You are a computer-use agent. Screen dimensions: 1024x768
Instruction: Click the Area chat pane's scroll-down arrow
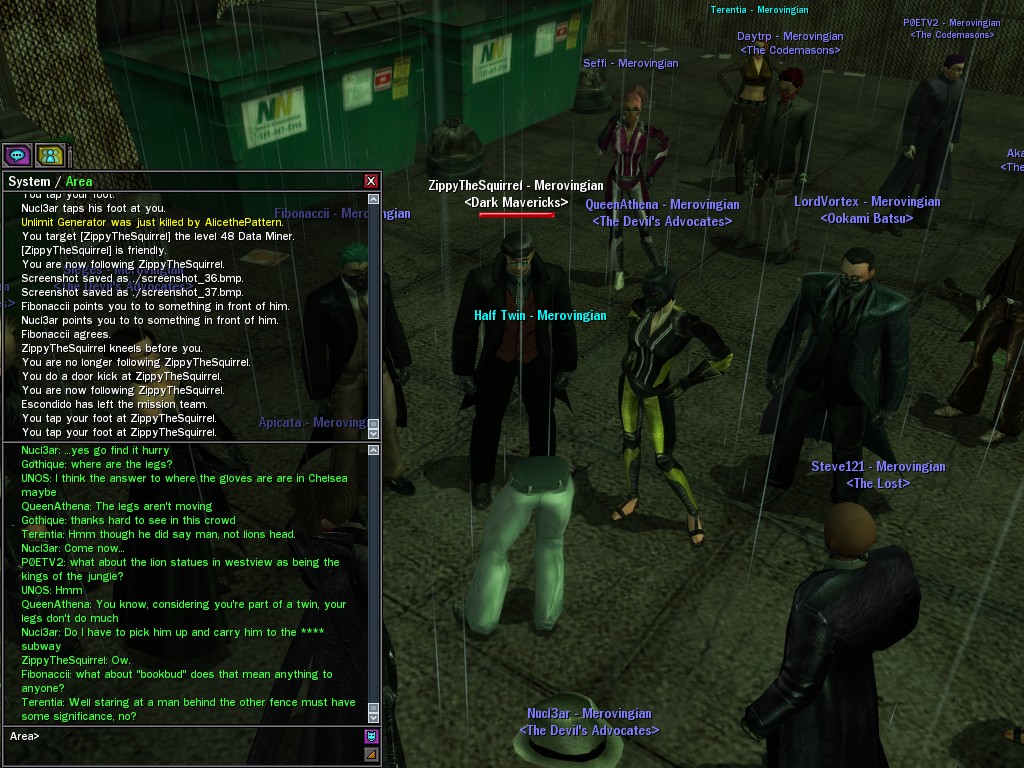point(374,718)
